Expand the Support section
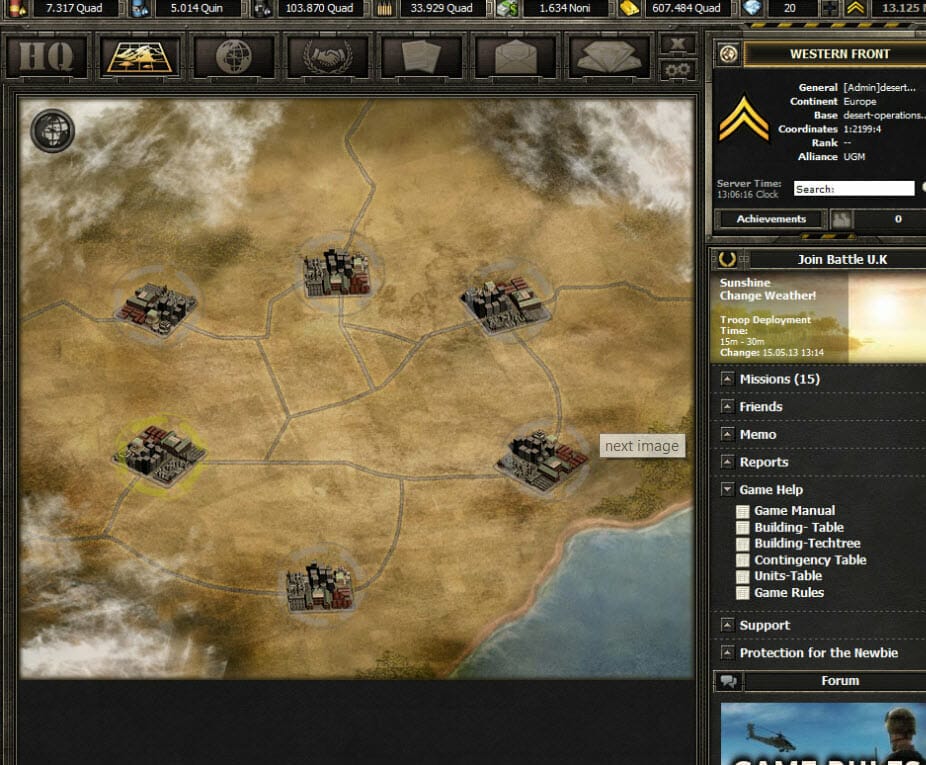The width and height of the screenshot is (926, 765). (764, 625)
